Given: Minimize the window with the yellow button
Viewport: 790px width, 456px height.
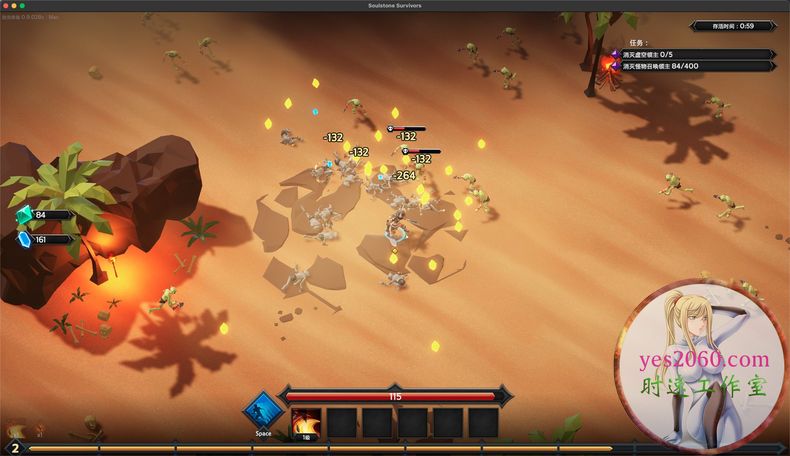Looking at the screenshot, I should [x=15, y=6].
